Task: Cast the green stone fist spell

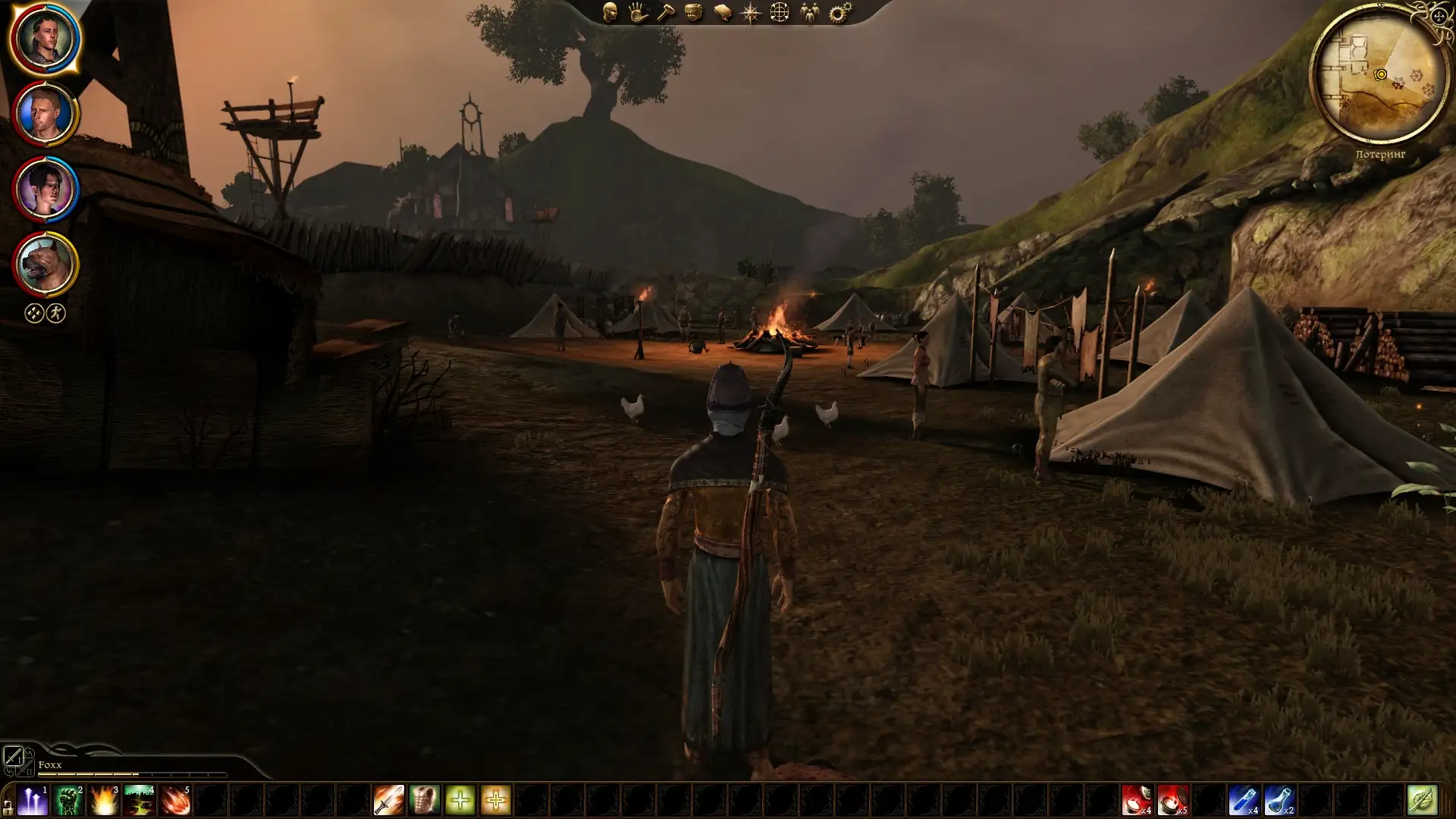Action: 68,800
